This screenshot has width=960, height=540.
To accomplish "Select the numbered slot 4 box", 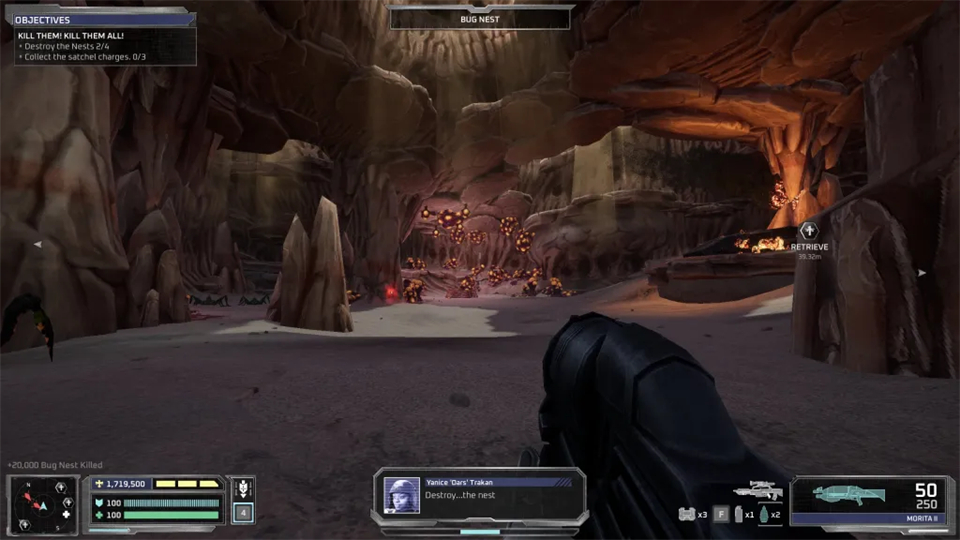I will pyautogui.click(x=242, y=513).
